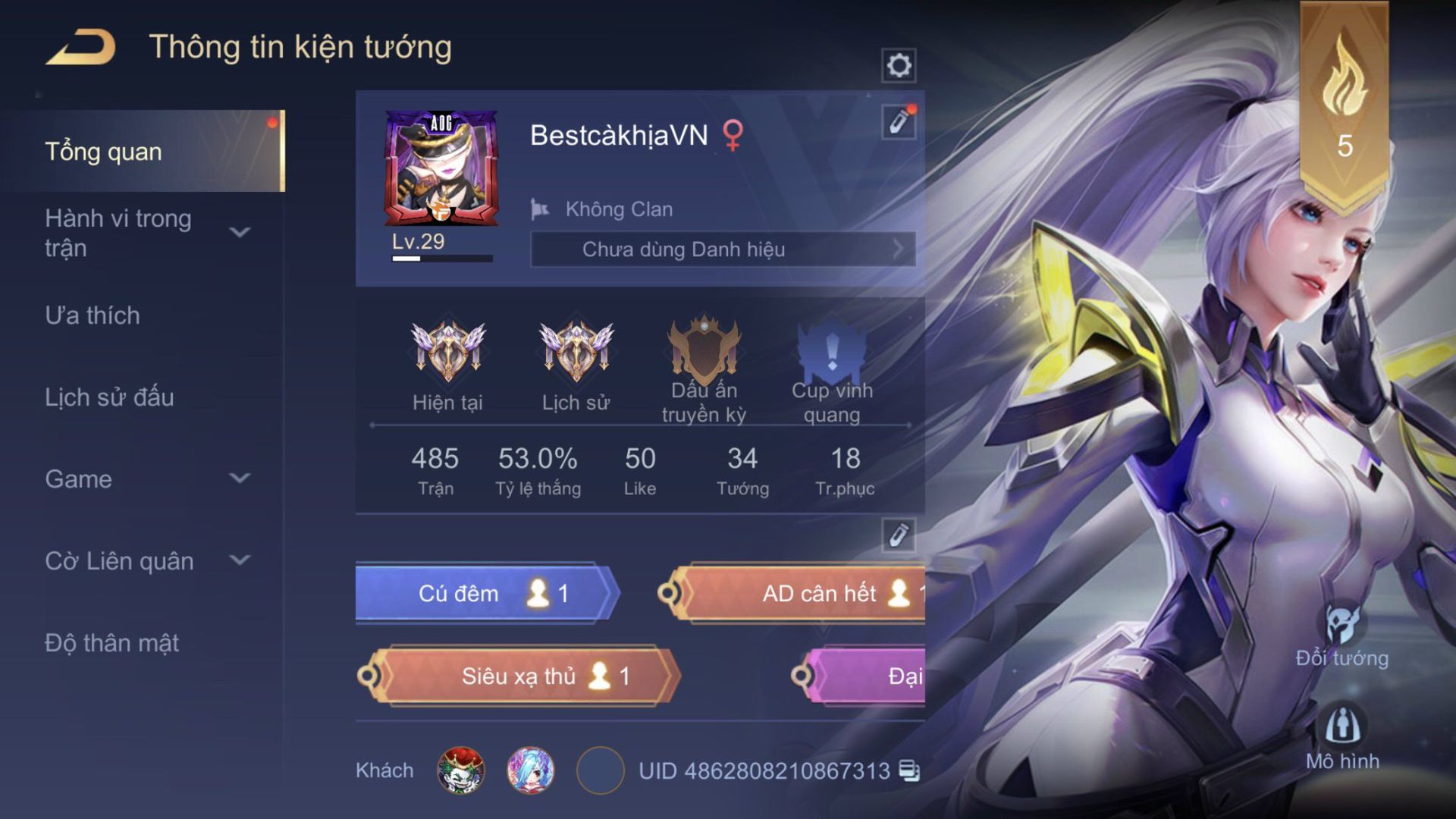The height and width of the screenshot is (819, 1456).
Task: Copy the UID with copy icon
Action: click(908, 770)
